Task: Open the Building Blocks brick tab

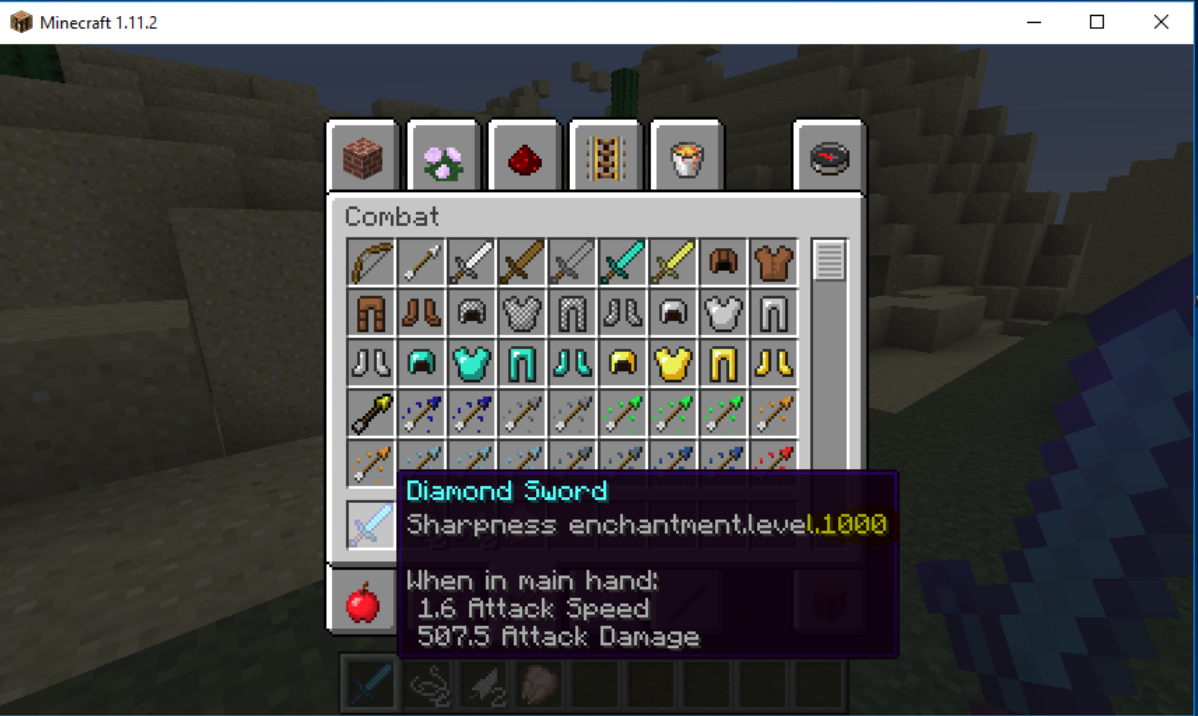Action: (363, 157)
